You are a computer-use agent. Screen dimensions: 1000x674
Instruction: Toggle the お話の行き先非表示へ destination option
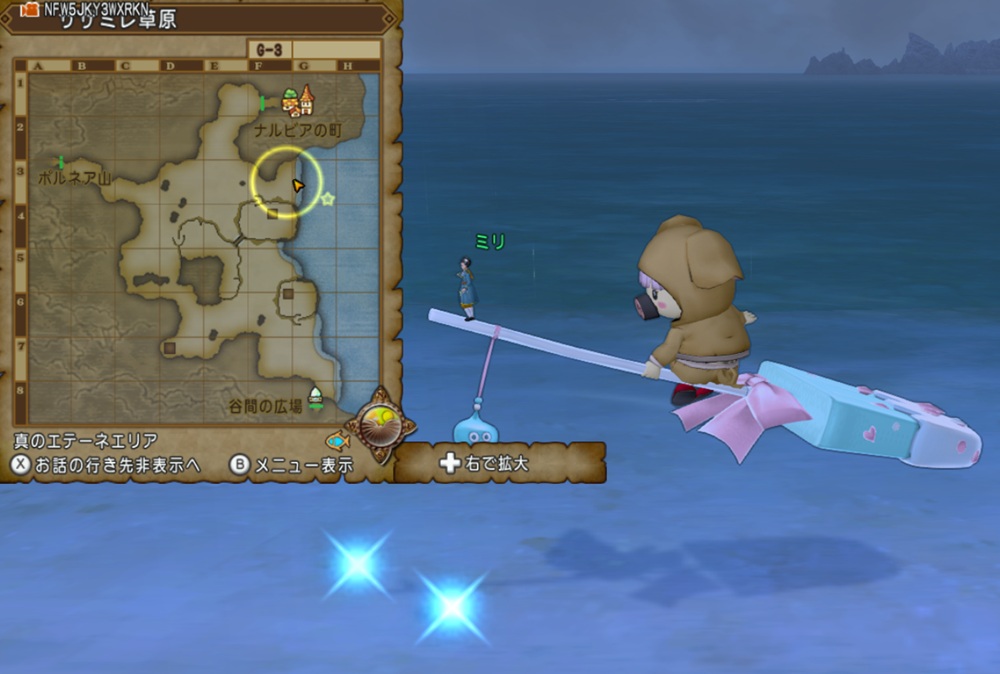[108, 465]
